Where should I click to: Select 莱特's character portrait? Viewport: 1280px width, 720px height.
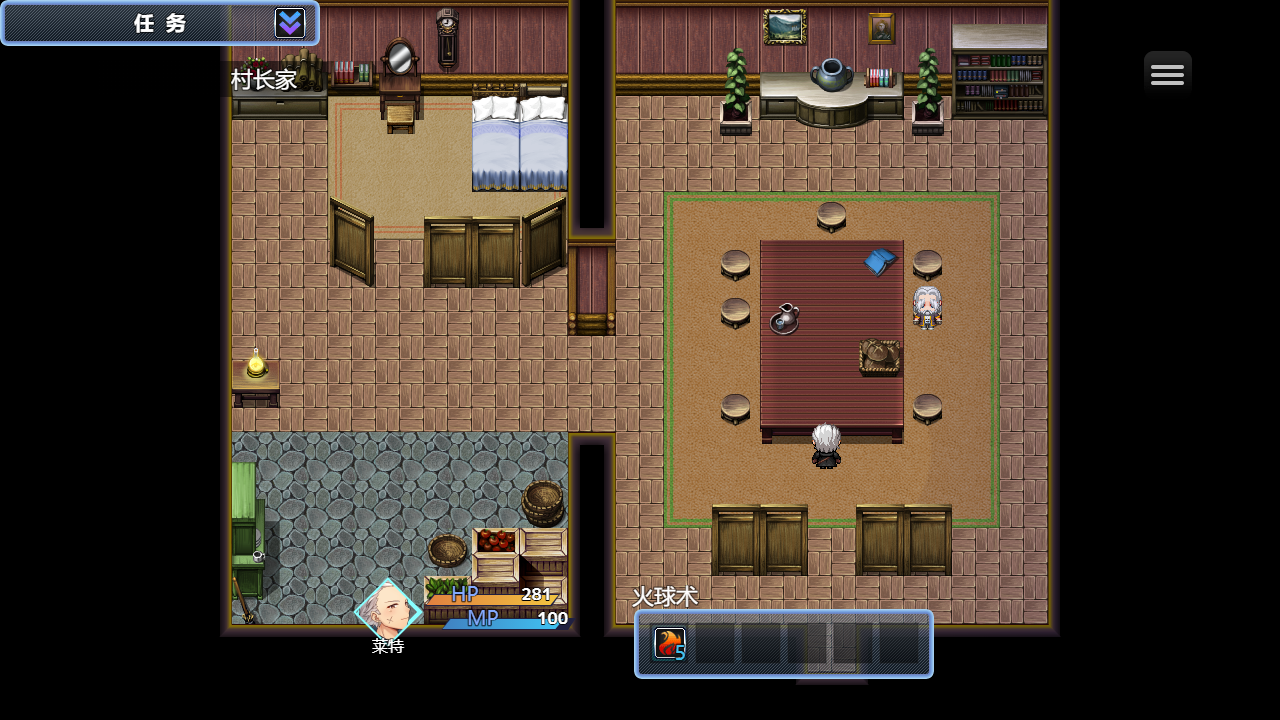click(388, 609)
